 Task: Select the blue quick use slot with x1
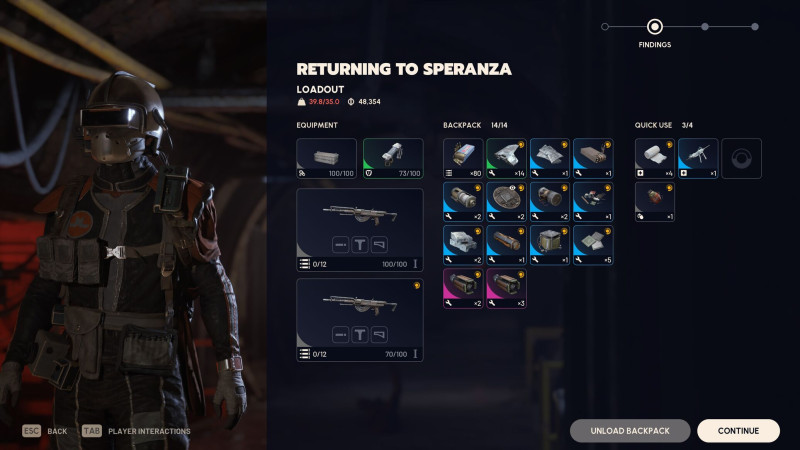click(698, 158)
